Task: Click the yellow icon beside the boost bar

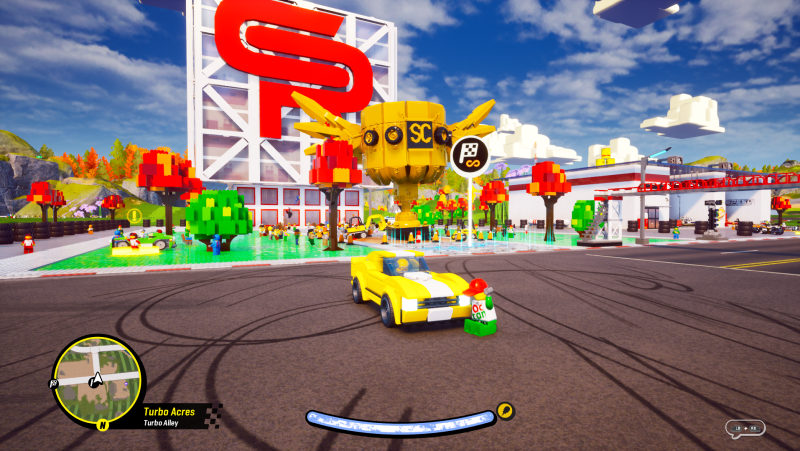Action: tap(505, 410)
